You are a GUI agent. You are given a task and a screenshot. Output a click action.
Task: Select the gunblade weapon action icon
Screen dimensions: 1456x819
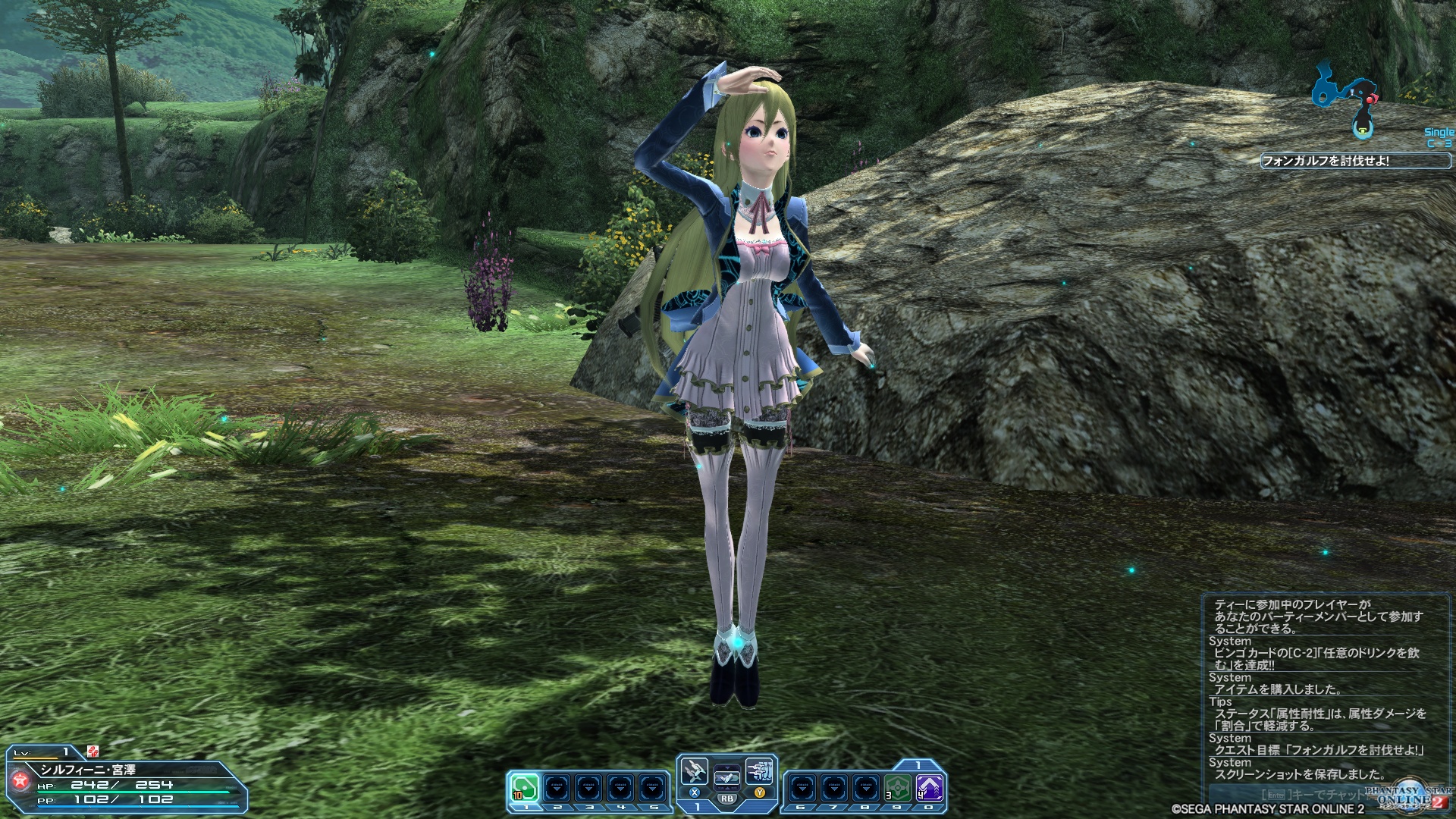tap(695, 772)
